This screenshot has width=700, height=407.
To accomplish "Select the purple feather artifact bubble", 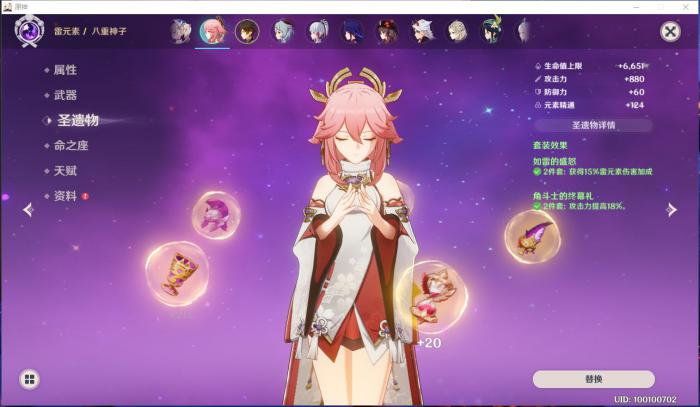I will pyautogui.click(x=532, y=237).
